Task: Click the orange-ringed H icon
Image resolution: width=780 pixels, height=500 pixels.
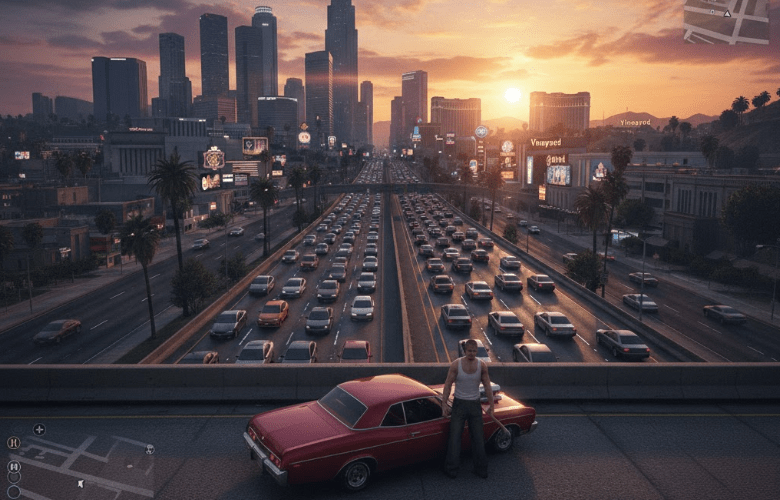Action: (x=13, y=442)
